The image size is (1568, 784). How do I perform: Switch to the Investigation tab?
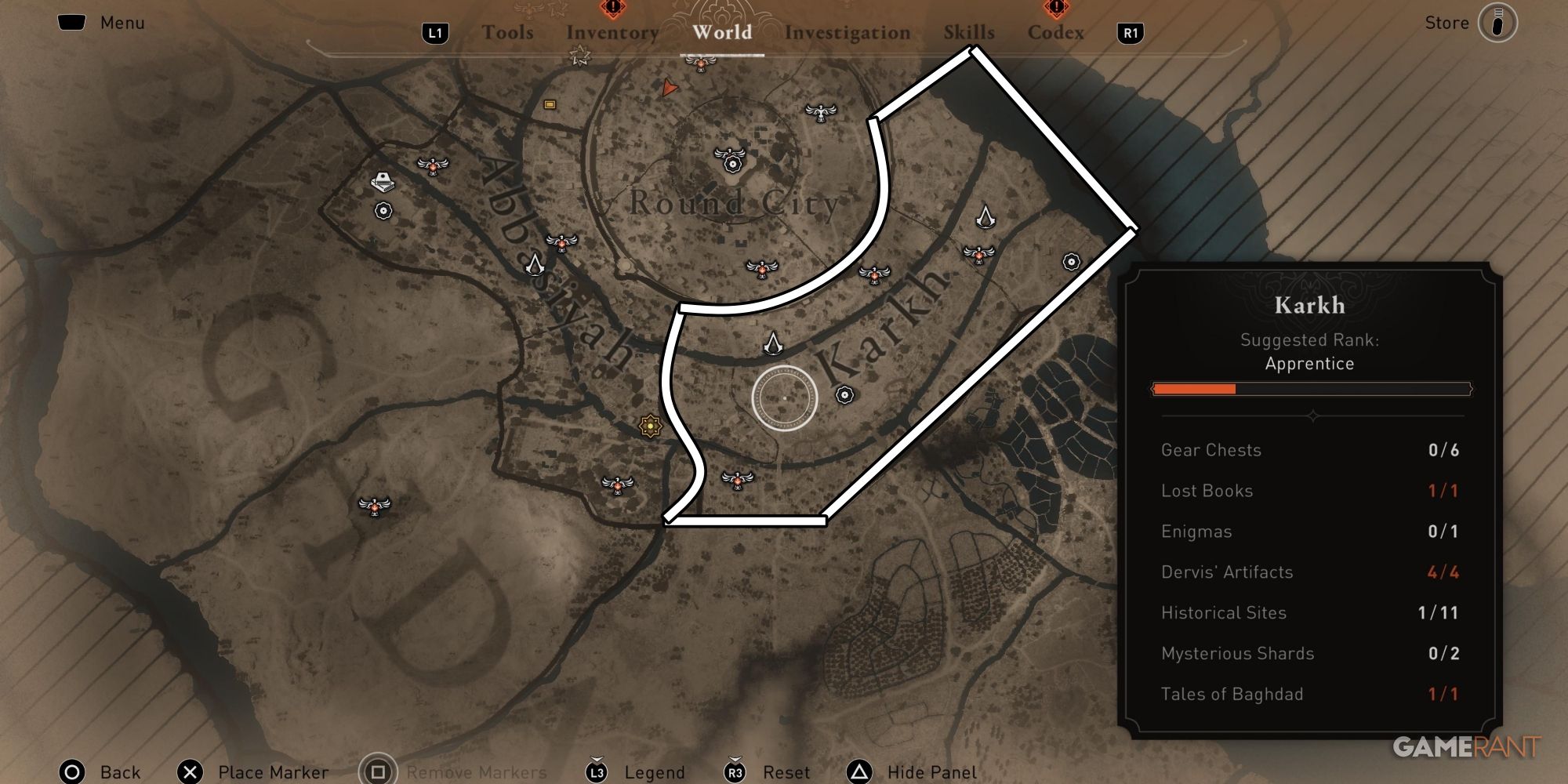coord(848,33)
